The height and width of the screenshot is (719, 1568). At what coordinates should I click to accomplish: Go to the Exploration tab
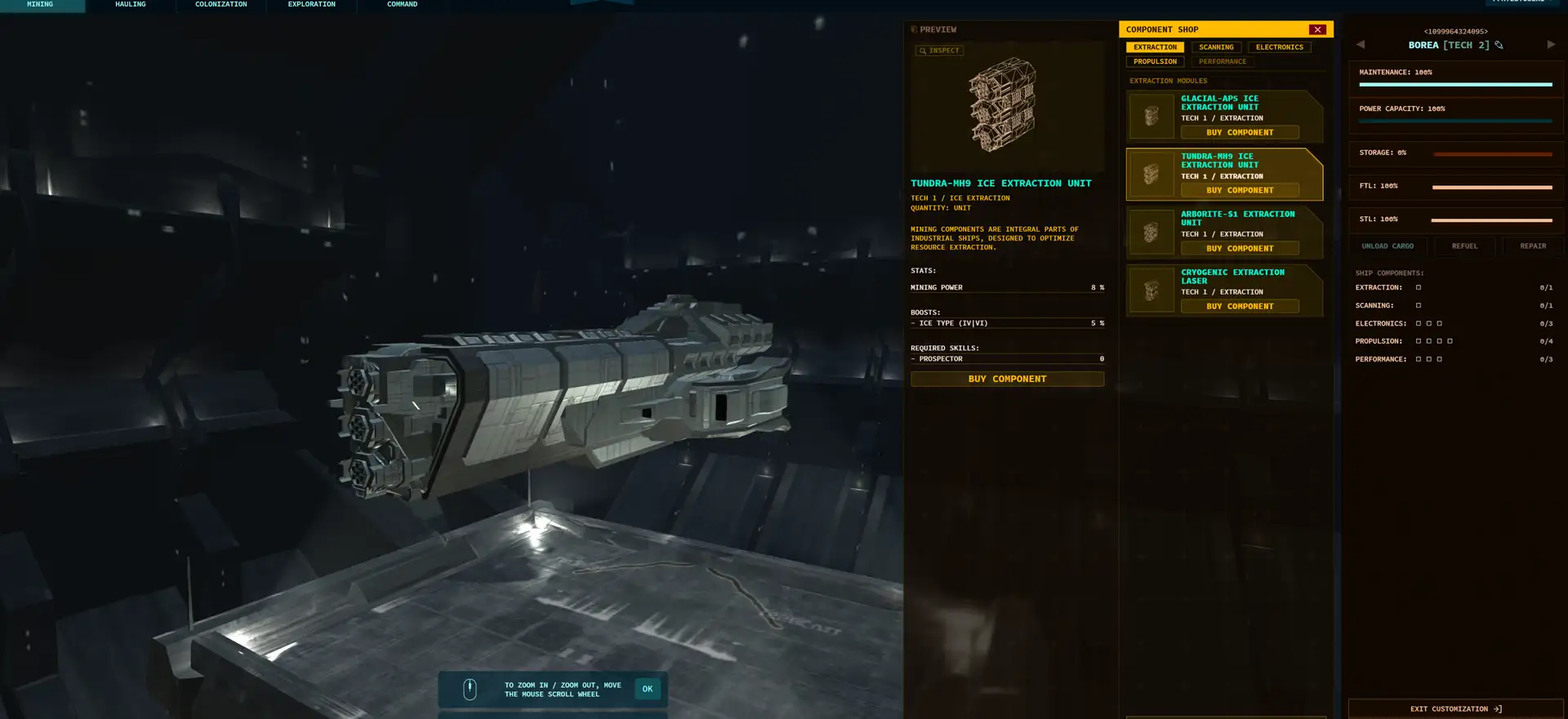311,5
